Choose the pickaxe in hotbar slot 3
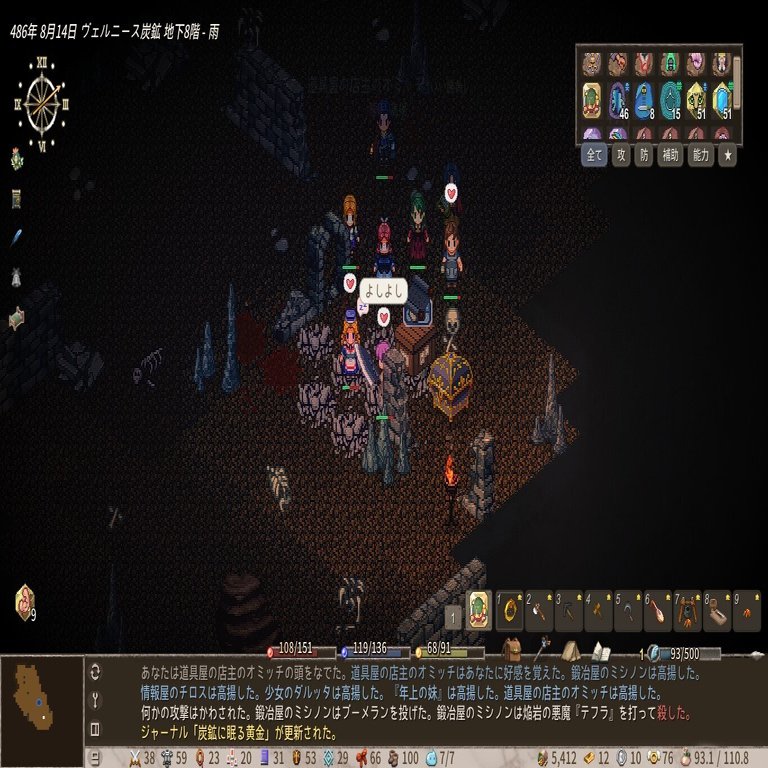Screen dimensions: 768x768 tap(569, 609)
